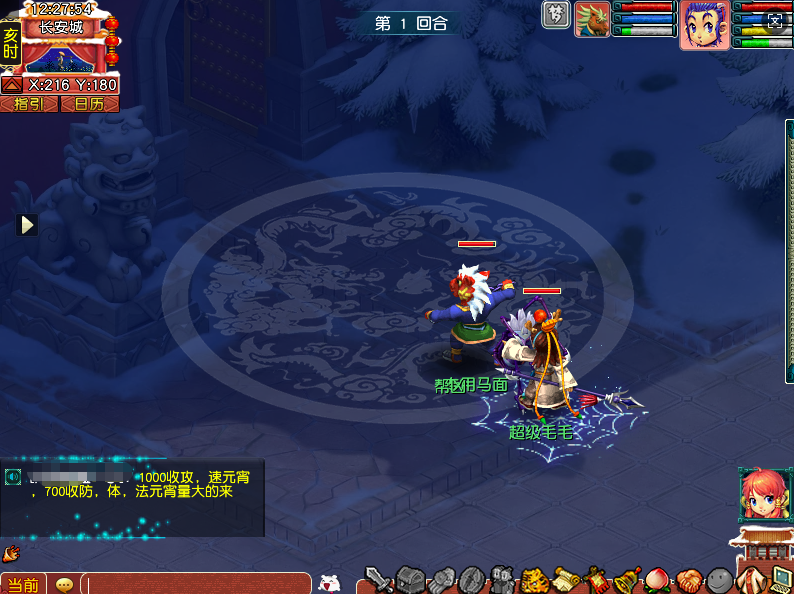Image resolution: width=794 pixels, height=594 pixels.
Task: Click the 梦 icon button
Action: [x=556, y=15]
